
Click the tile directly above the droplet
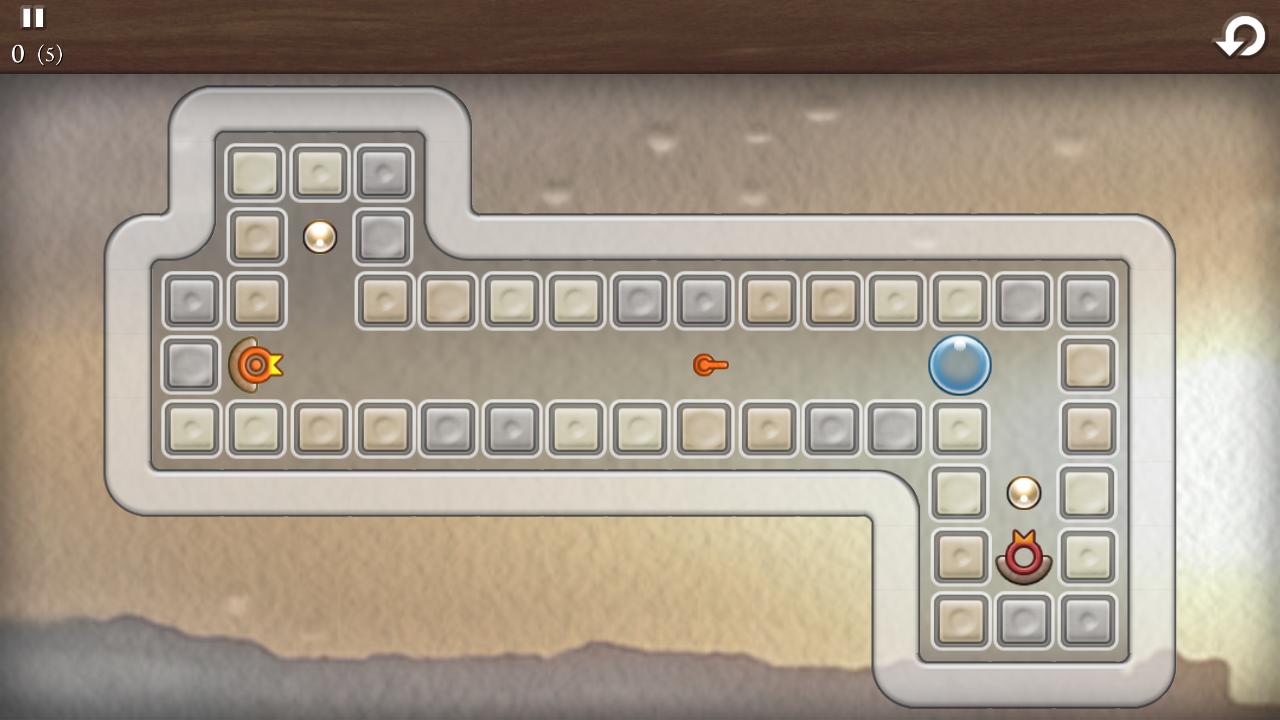click(x=960, y=300)
